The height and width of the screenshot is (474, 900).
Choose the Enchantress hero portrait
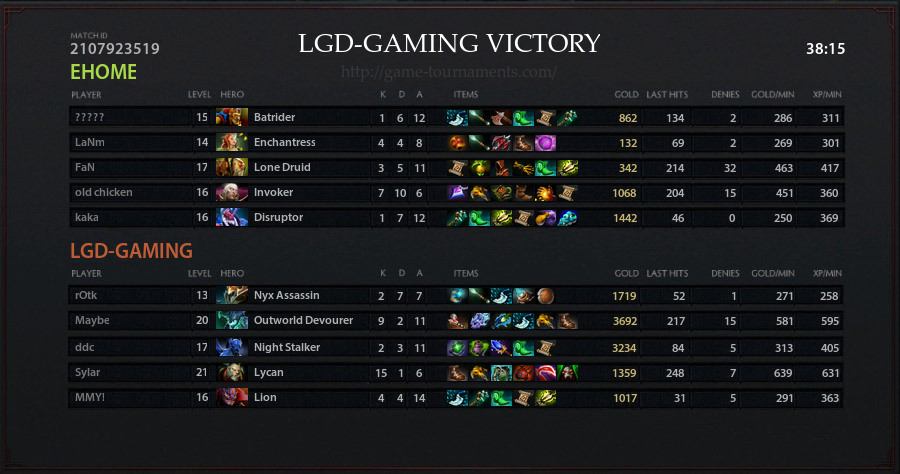pos(232,142)
